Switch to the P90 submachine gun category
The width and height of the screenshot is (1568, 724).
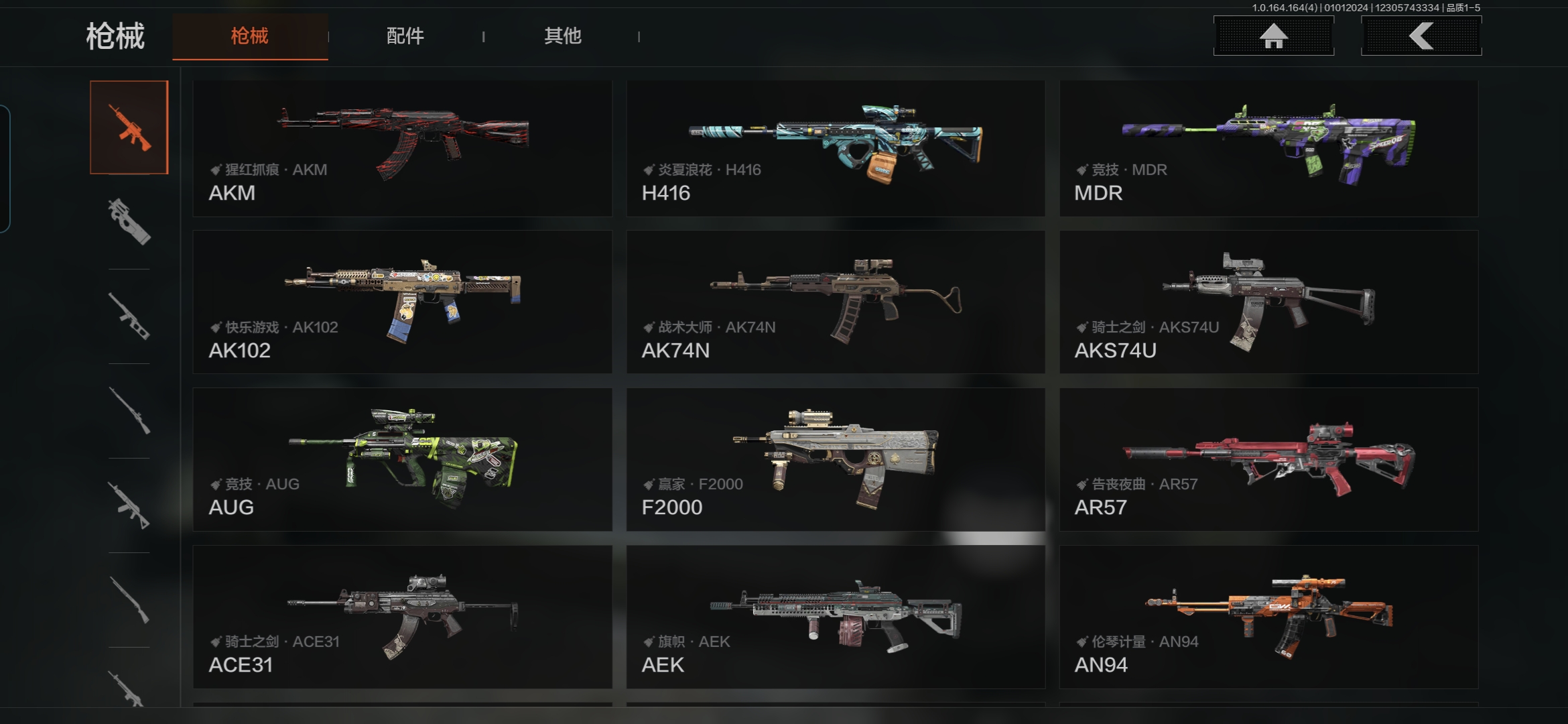[x=129, y=222]
